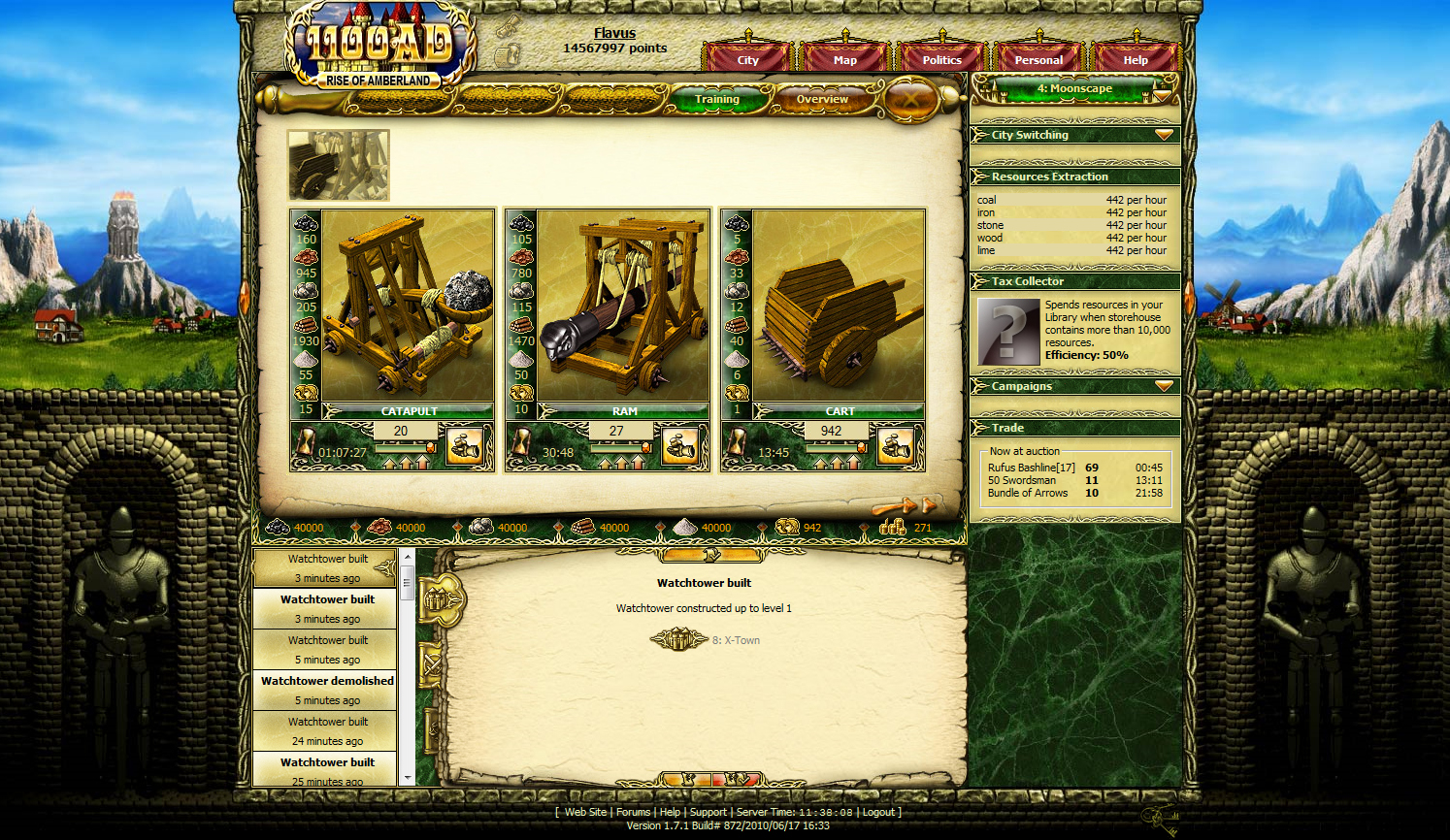
Task: Select the siege workshop thumbnail
Action: (x=339, y=166)
